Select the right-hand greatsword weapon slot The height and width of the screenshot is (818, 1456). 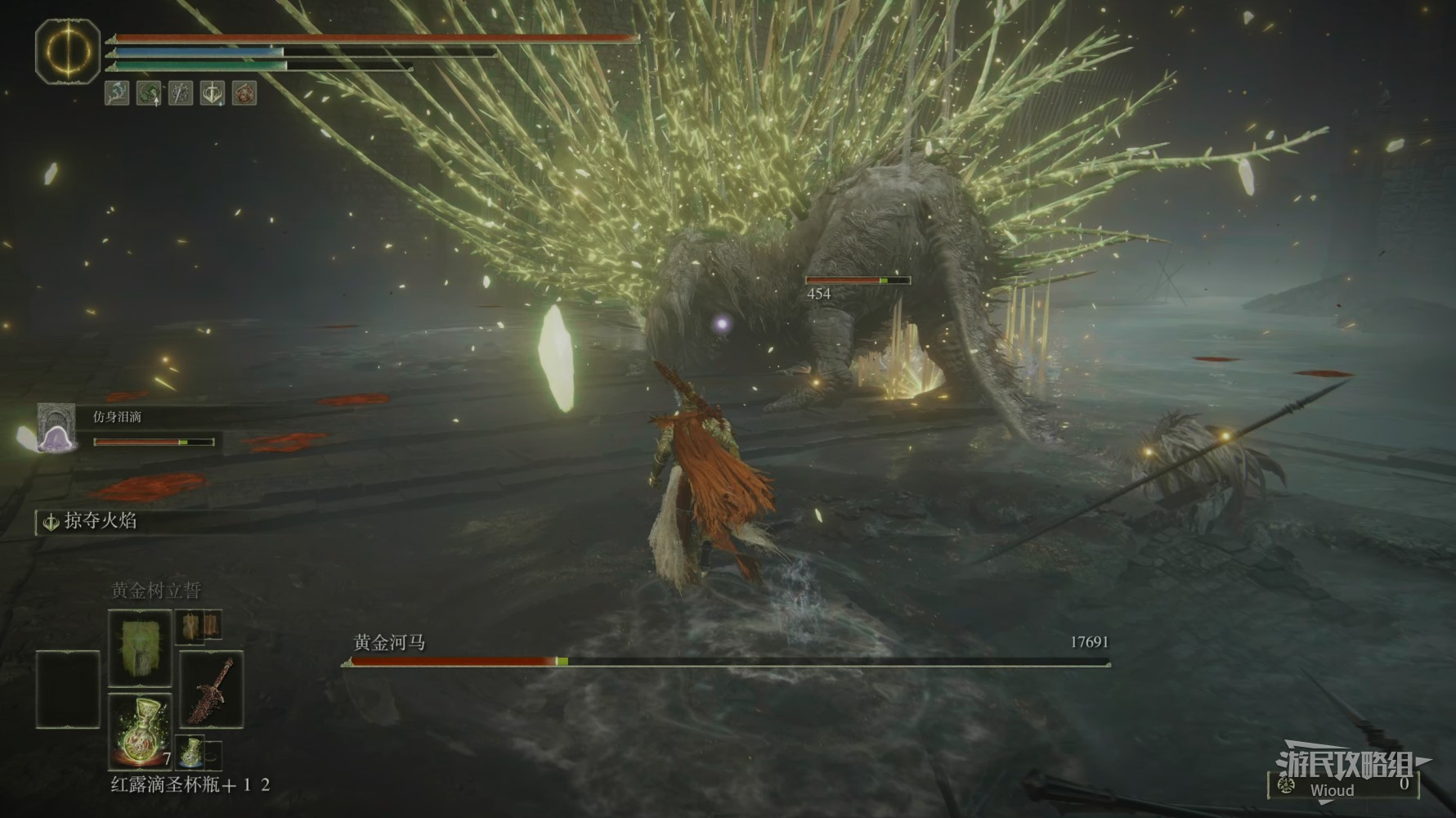(211, 689)
